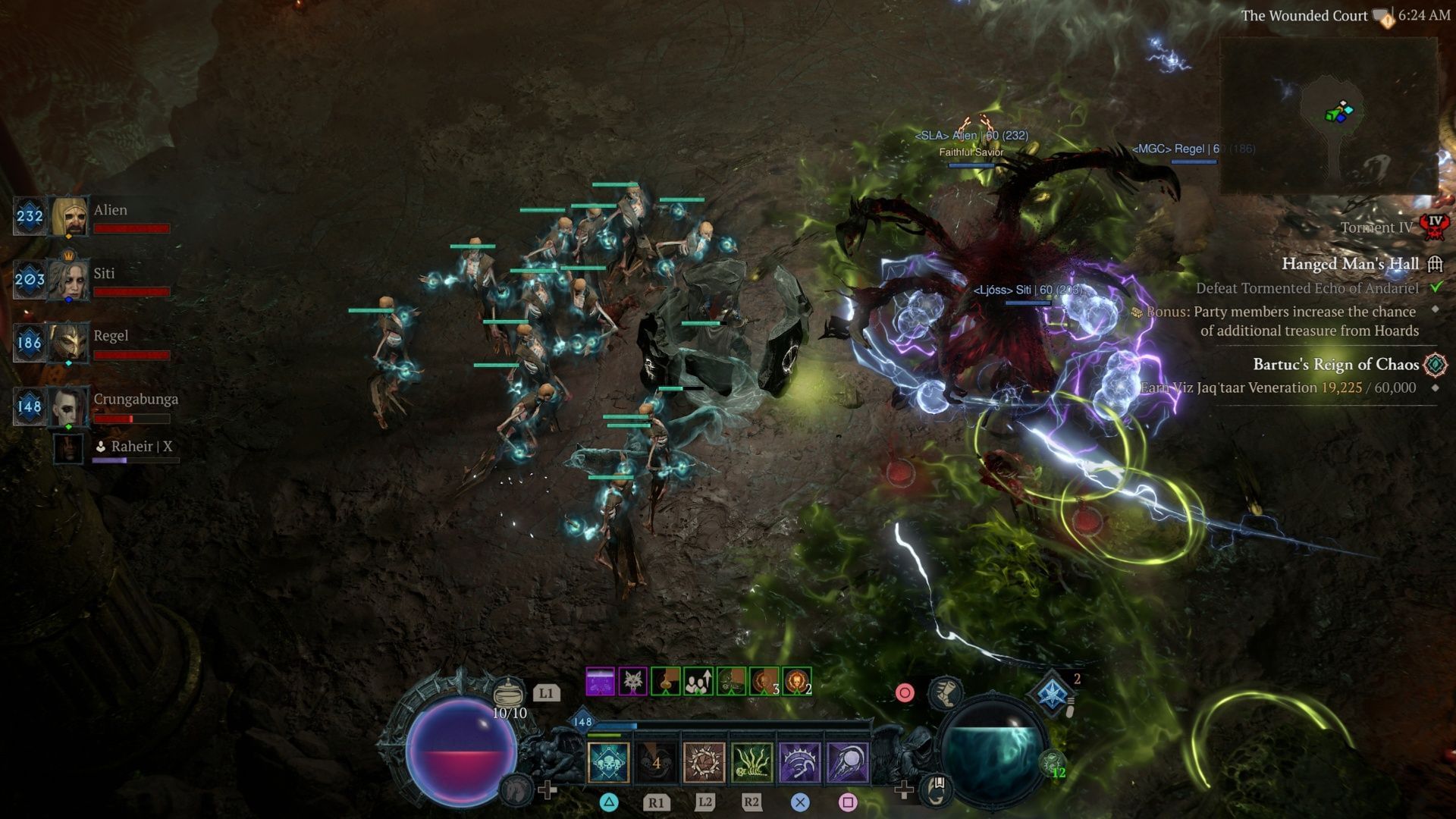Click the horse mount icon
The height and width of the screenshot is (819, 1456).
(516, 789)
